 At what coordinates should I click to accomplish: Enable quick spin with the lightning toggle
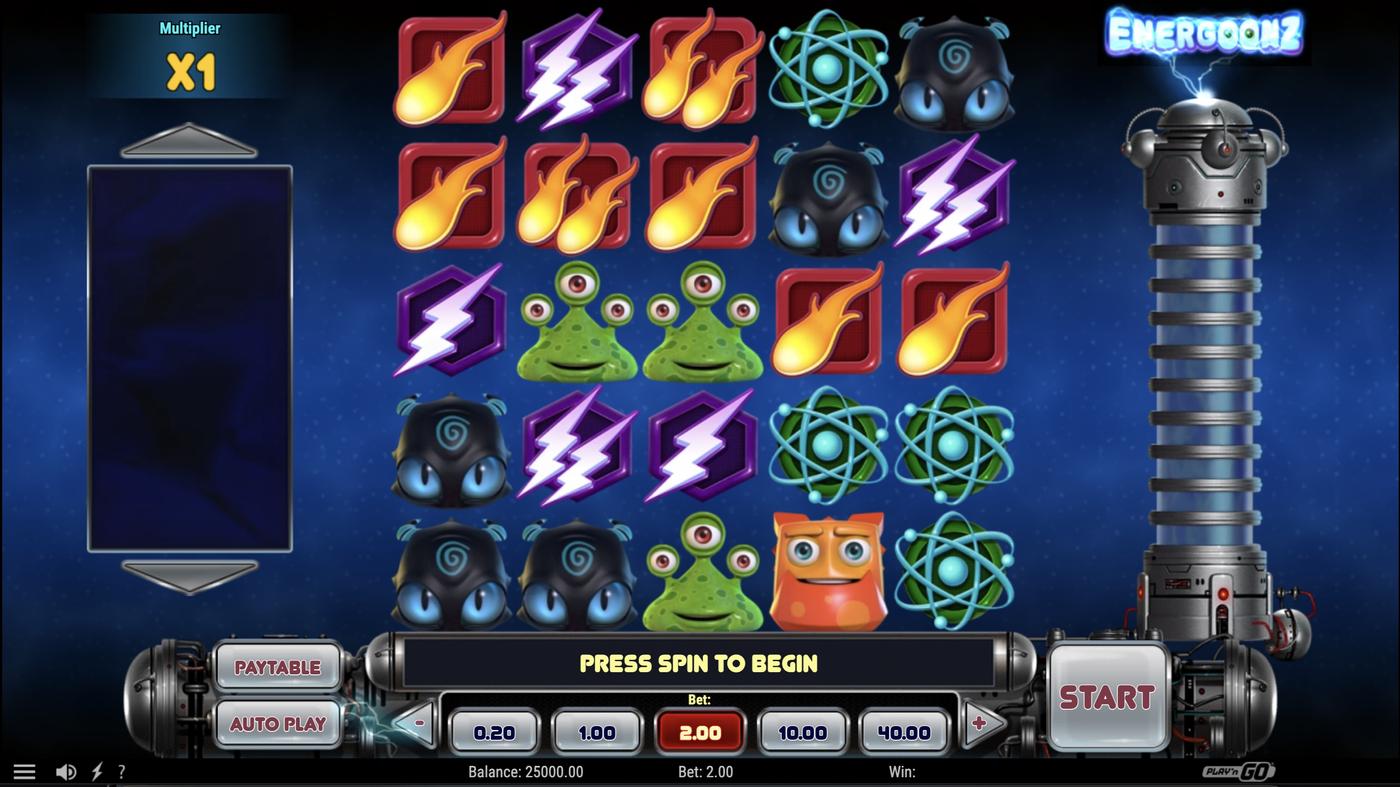(x=96, y=770)
